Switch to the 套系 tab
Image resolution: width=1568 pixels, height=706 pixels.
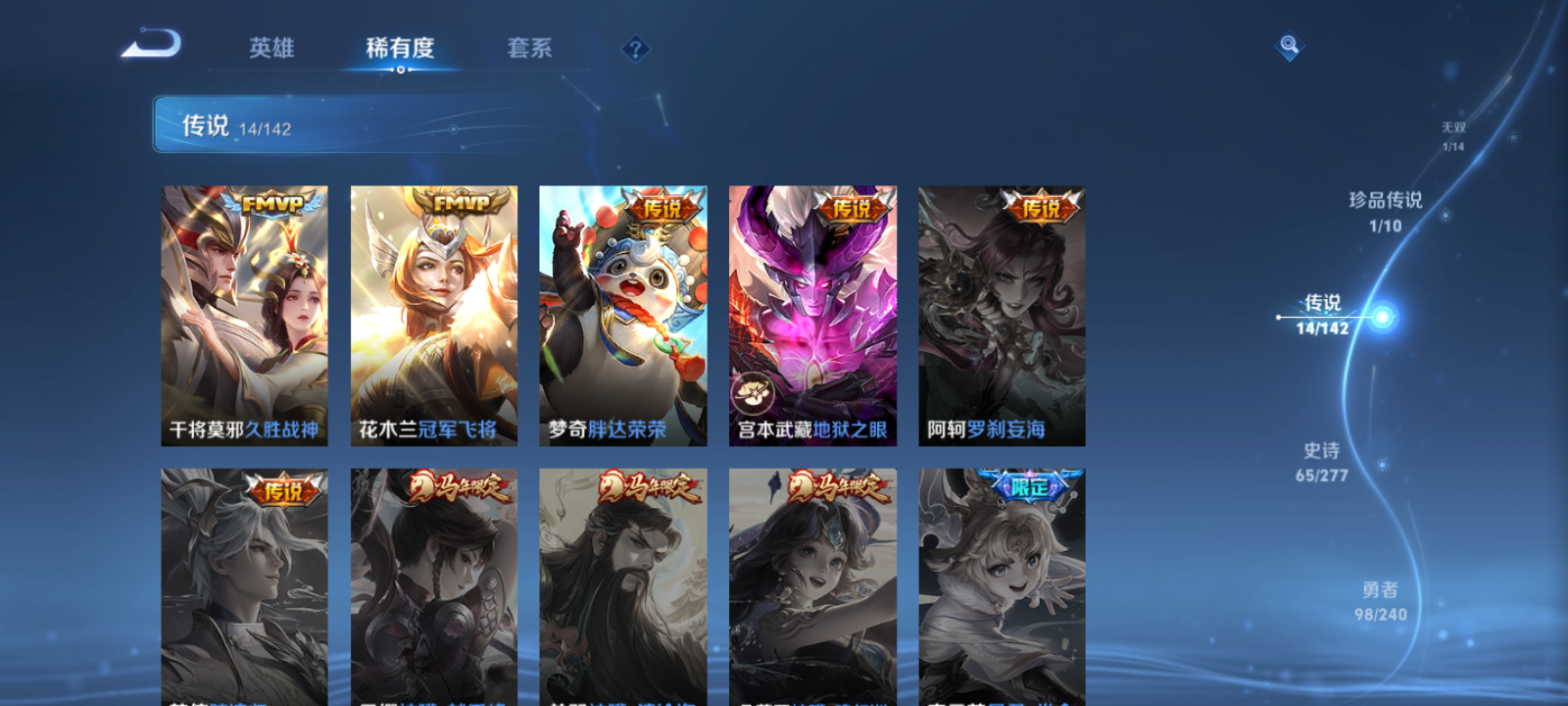click(530, 47)
